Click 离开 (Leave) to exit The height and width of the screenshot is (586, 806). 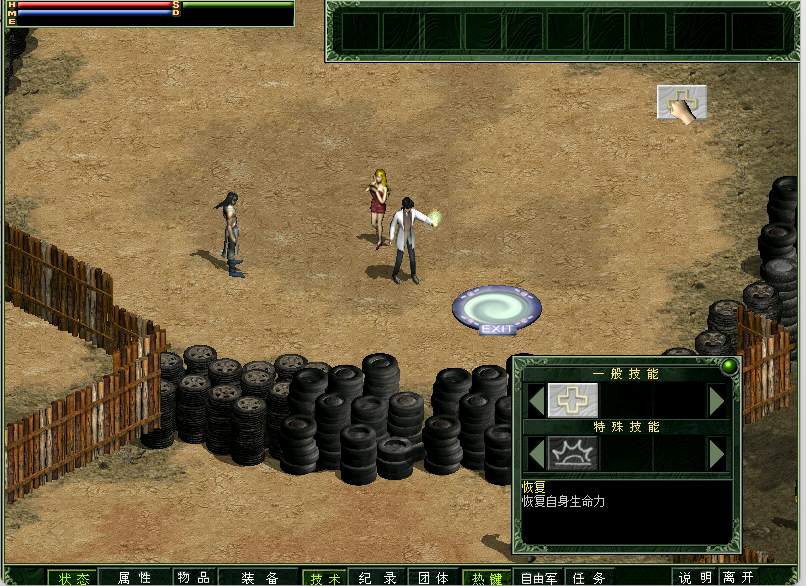click(x=740, y=577)
